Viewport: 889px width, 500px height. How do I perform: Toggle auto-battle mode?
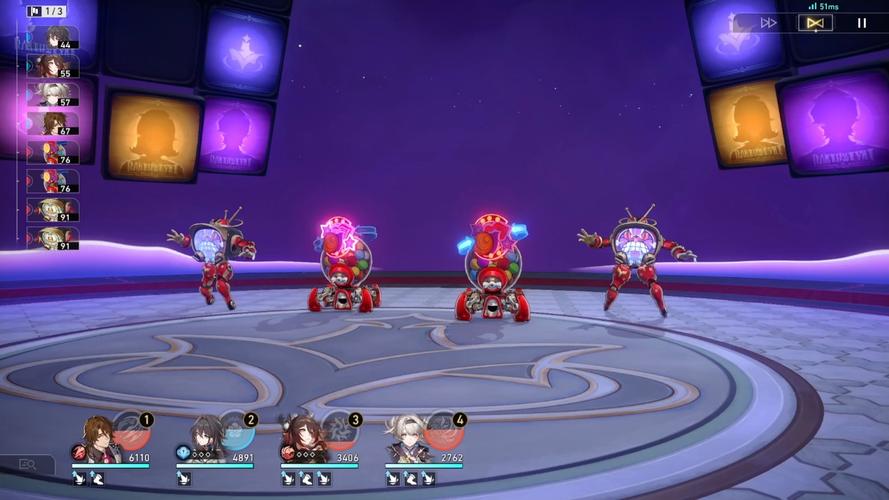815,22
